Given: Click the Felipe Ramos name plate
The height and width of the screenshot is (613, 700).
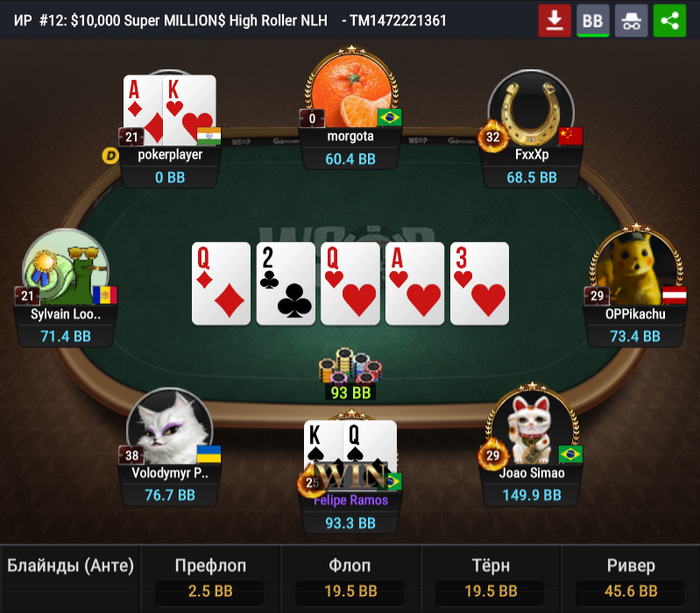Looking at the screenshot, I should point(350,500).
